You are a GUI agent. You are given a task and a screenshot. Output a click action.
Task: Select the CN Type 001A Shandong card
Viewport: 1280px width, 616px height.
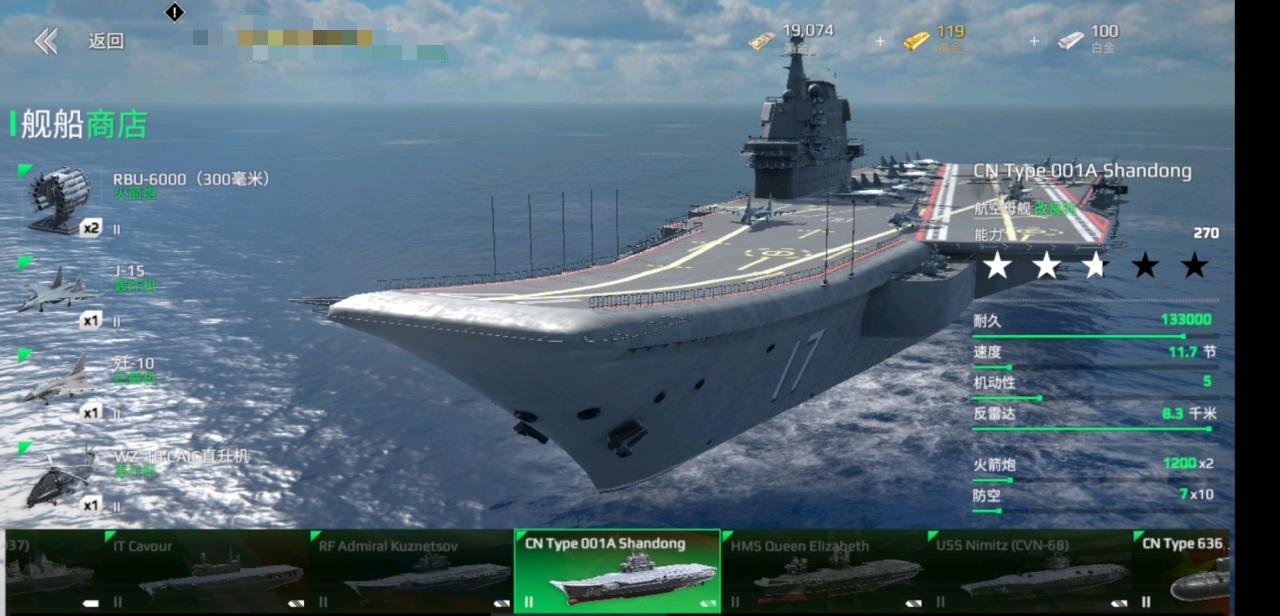point(617,571)
